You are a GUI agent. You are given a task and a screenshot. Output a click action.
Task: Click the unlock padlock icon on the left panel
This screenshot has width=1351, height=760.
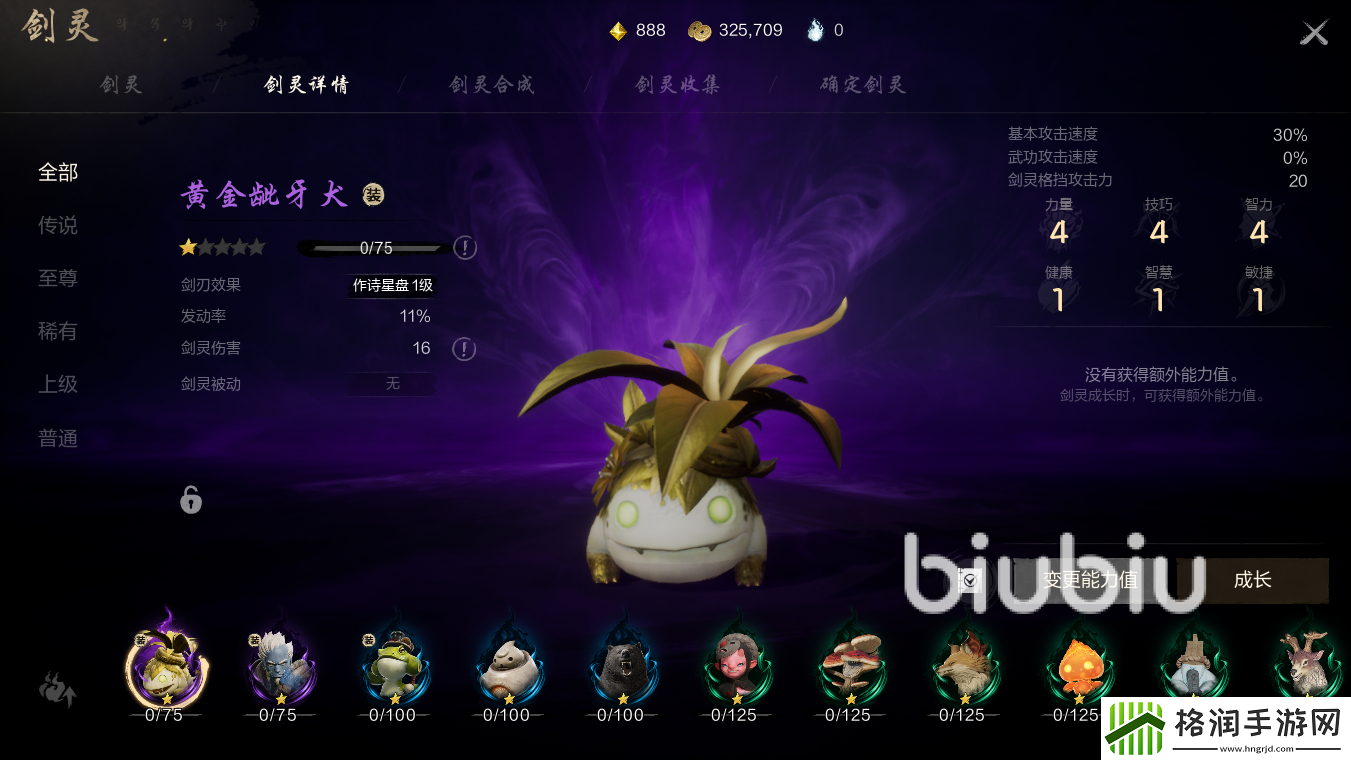(x=190, y=501)
